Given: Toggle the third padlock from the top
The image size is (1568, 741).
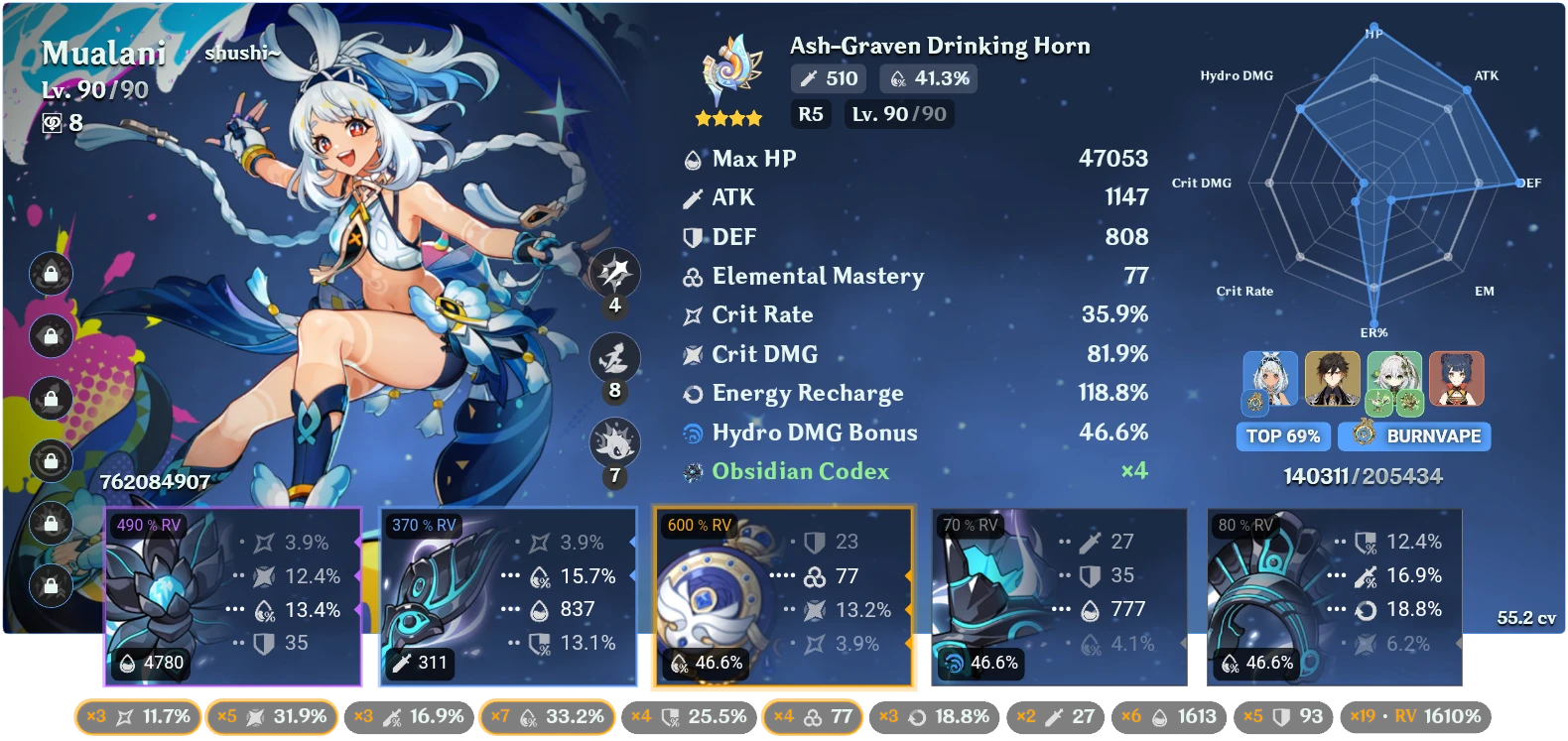Looking at the screenshot, I should (50, 400).
